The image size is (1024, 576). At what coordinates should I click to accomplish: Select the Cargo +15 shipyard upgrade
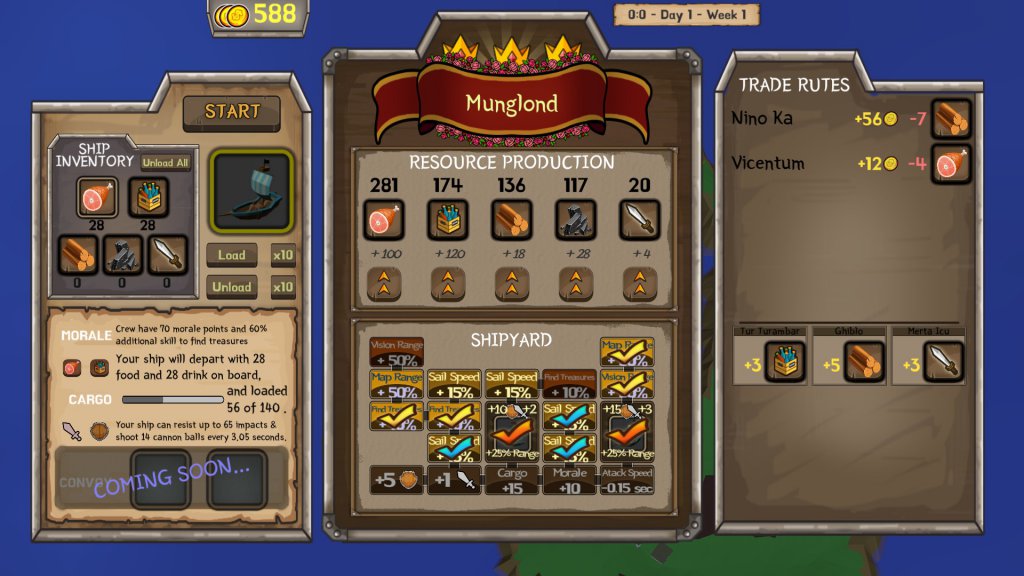pyautogui.click(x=511, y=480)
